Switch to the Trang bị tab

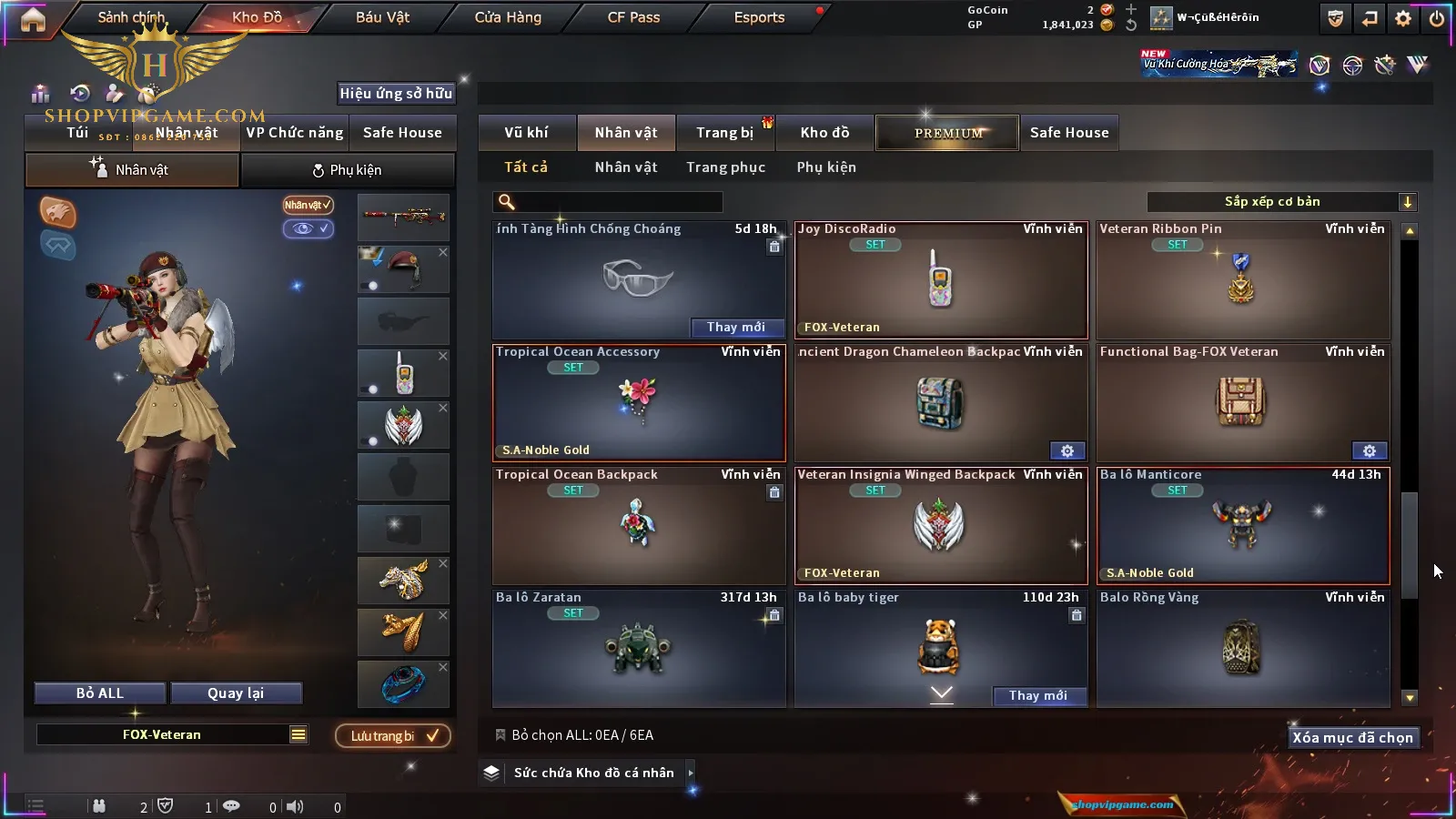pyautogui.click(x=725, y=133)
